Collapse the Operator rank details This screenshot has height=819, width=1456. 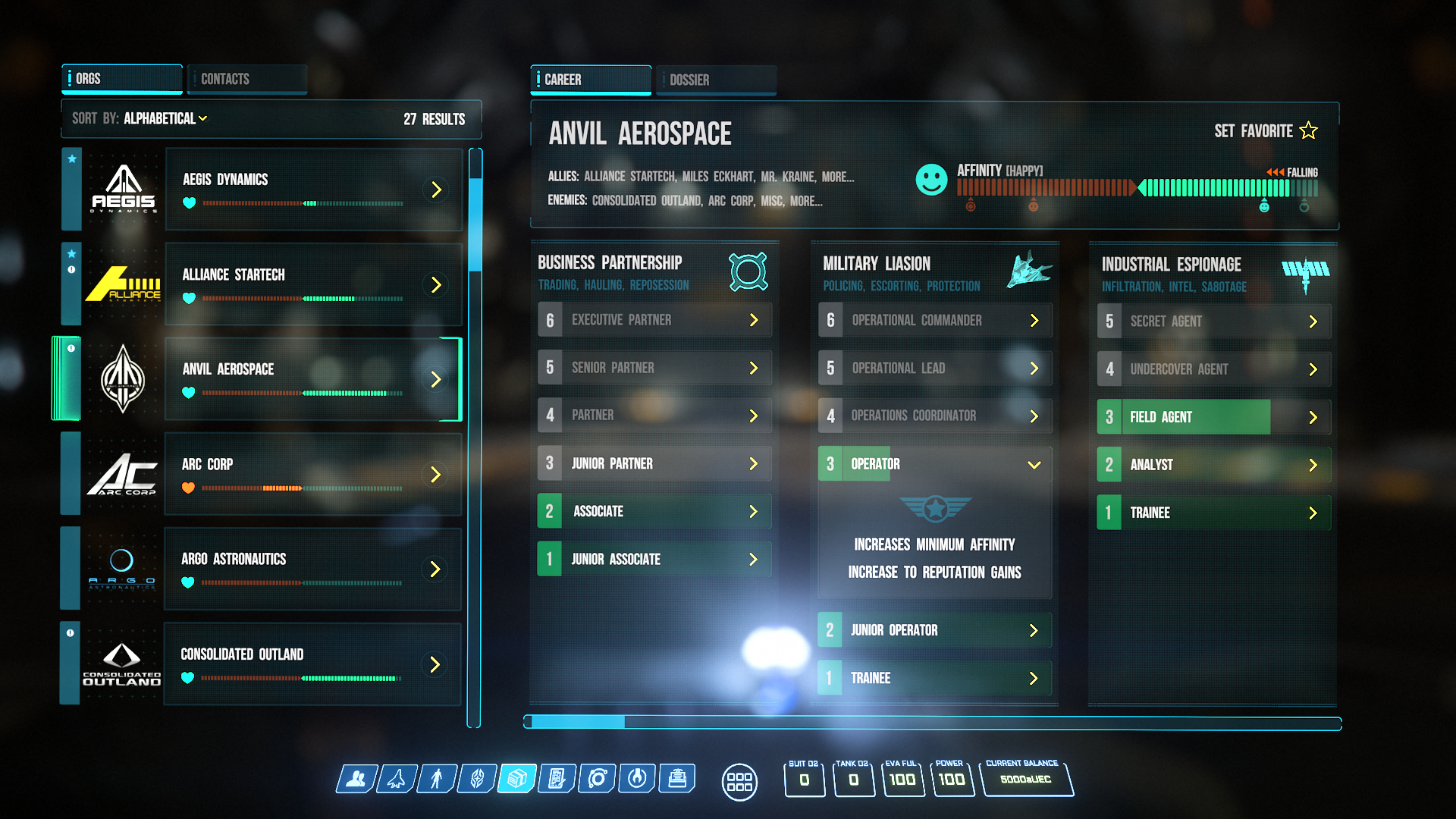[1034, 464]
